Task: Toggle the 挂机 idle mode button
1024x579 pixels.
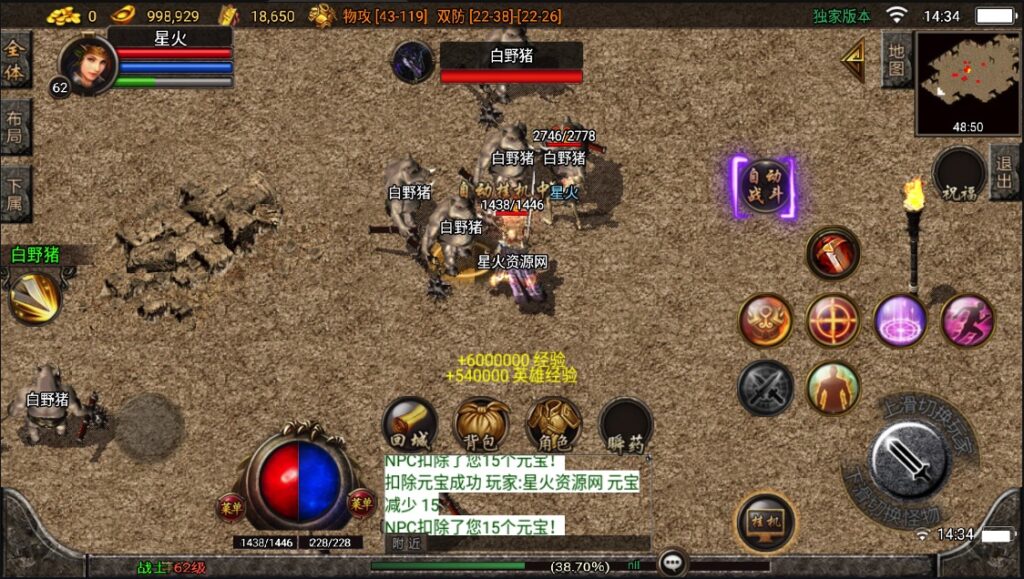Action: pos(765,521)
